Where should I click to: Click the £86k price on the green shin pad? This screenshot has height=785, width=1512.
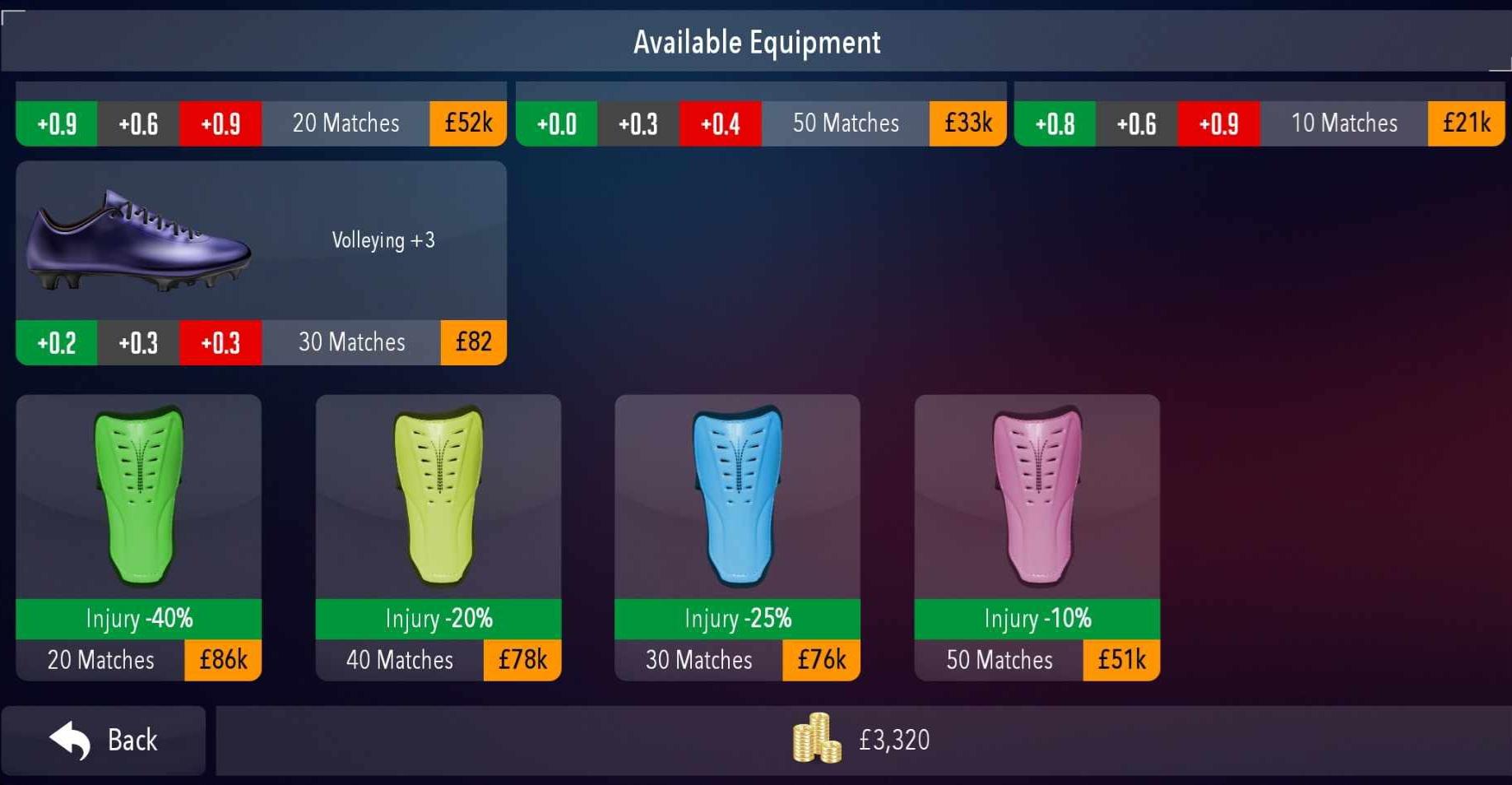(x=222, y=659)
